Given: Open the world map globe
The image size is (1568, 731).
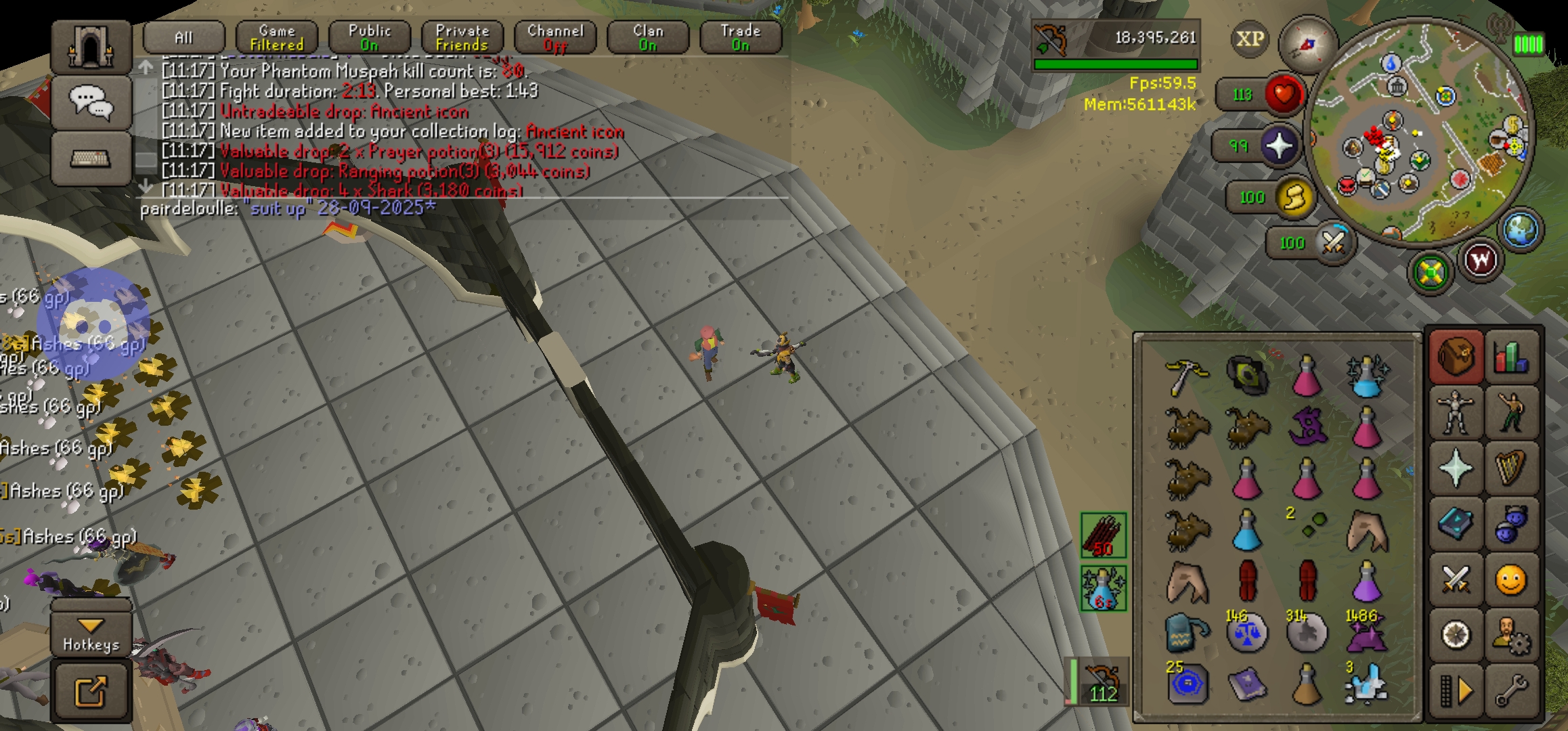Looking at the screenshot, I should click(1521, 230).
